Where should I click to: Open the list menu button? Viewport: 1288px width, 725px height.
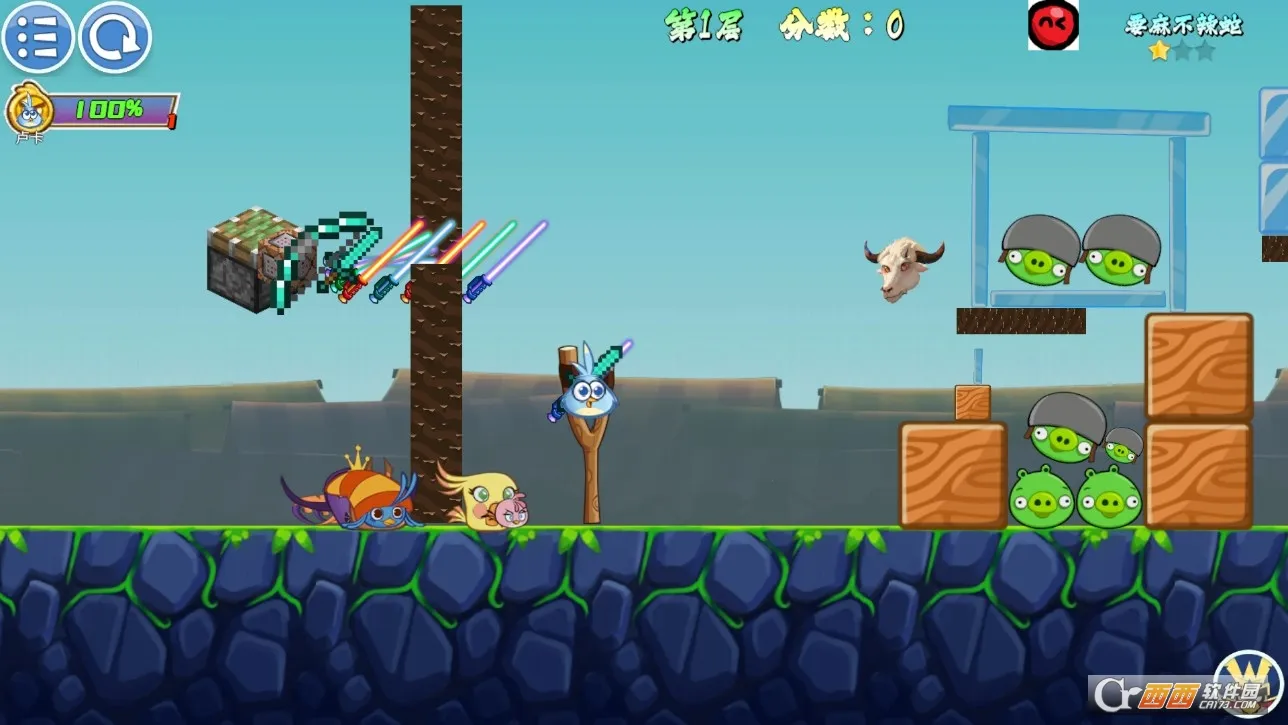pyautogui.click(x=38, y=38)
